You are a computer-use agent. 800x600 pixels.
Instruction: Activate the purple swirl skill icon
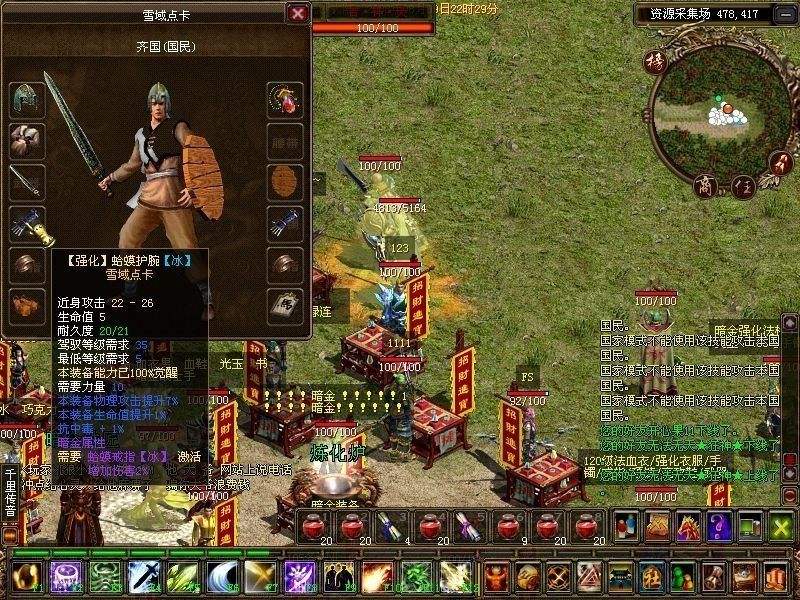tap(65, 578)
